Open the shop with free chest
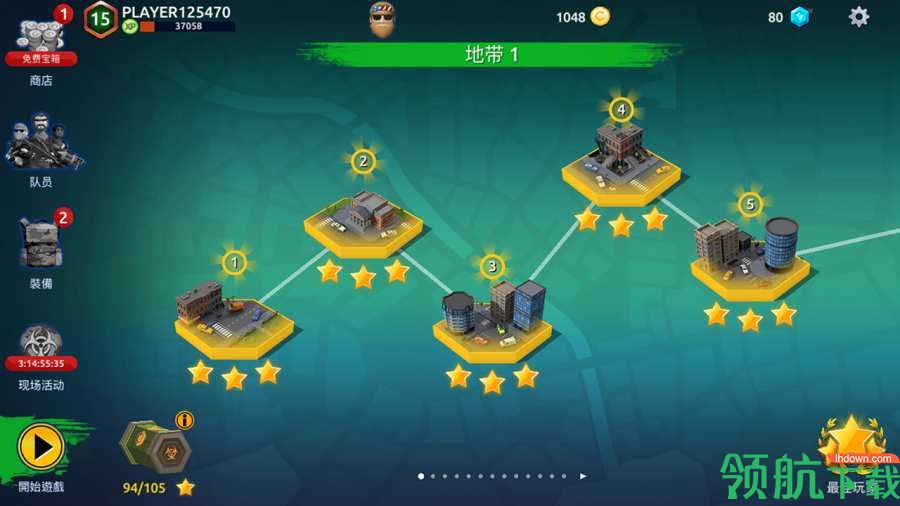 (41, 40)
